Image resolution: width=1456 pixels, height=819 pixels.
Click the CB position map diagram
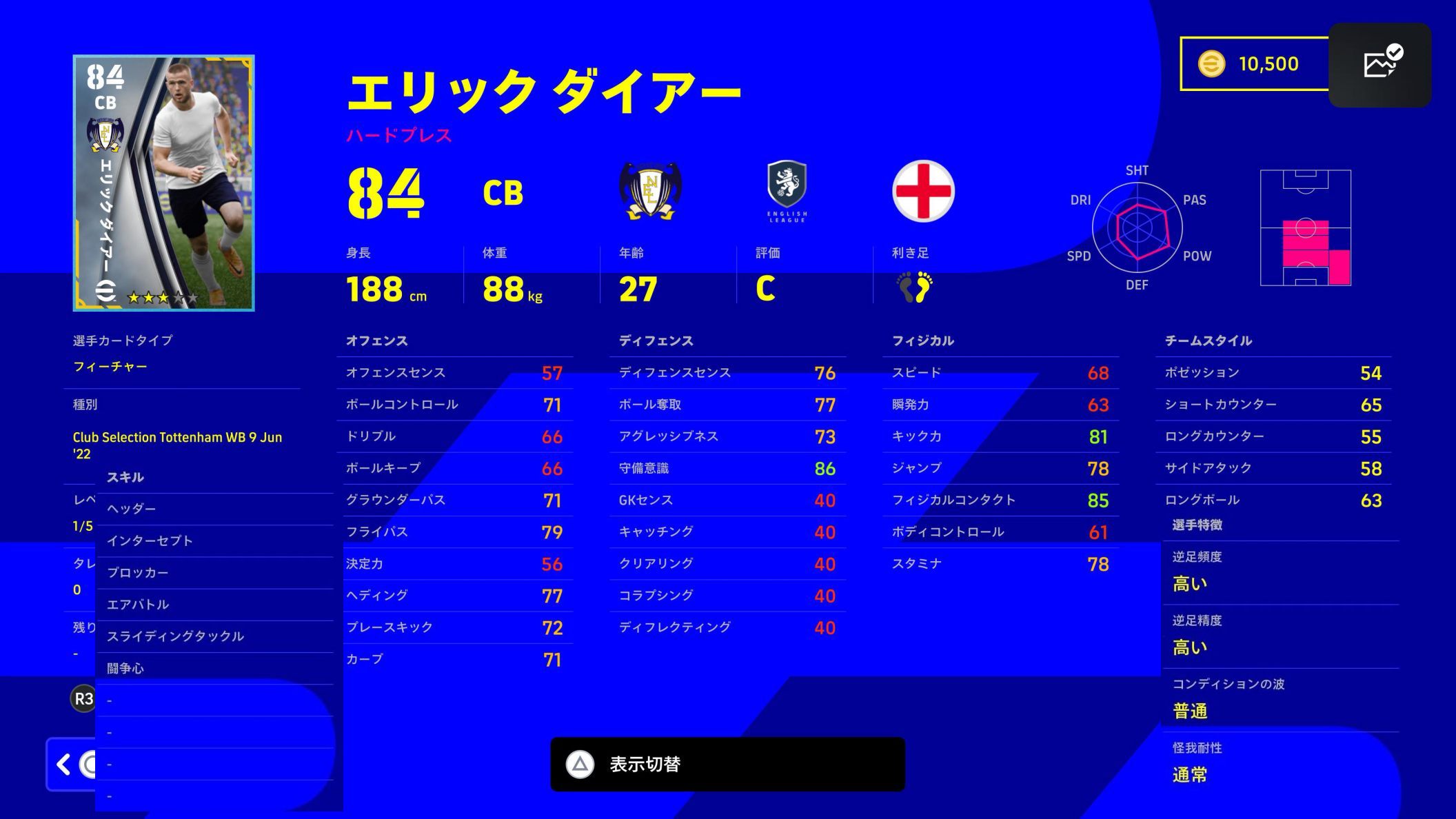1305,228
